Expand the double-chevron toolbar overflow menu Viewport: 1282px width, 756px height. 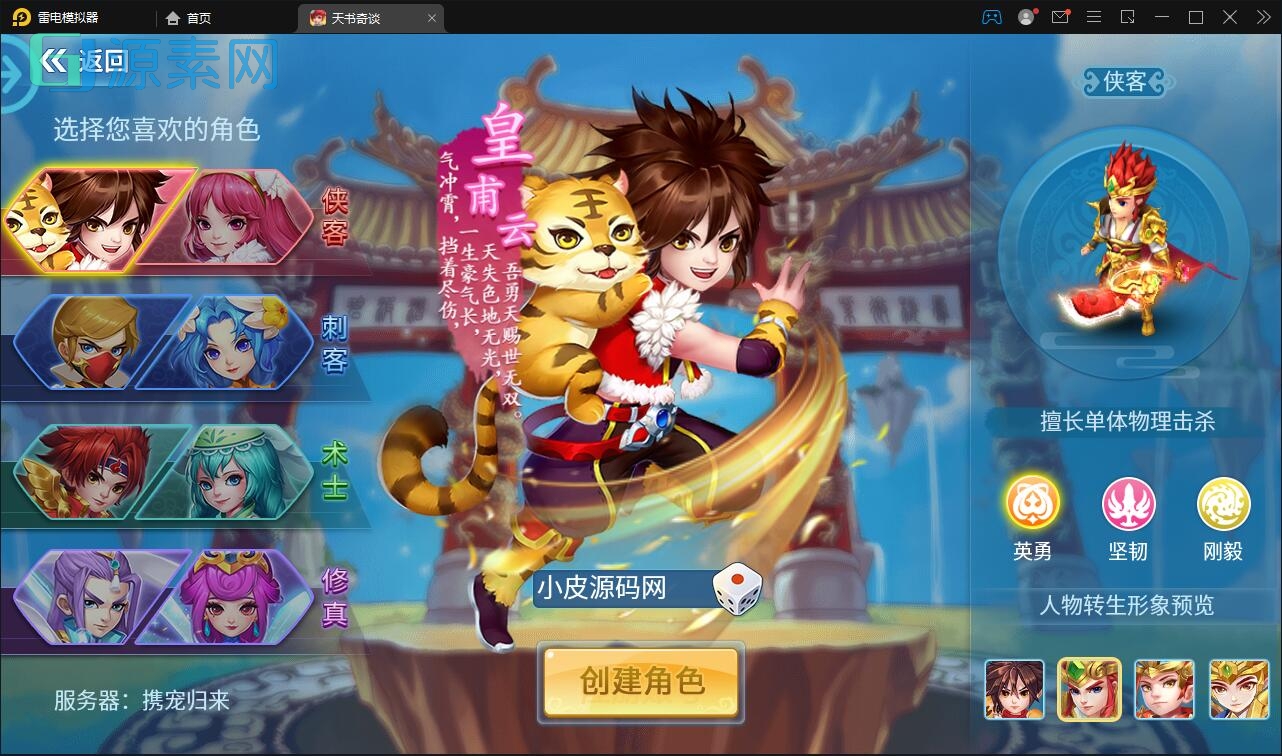coord(1262,17)
